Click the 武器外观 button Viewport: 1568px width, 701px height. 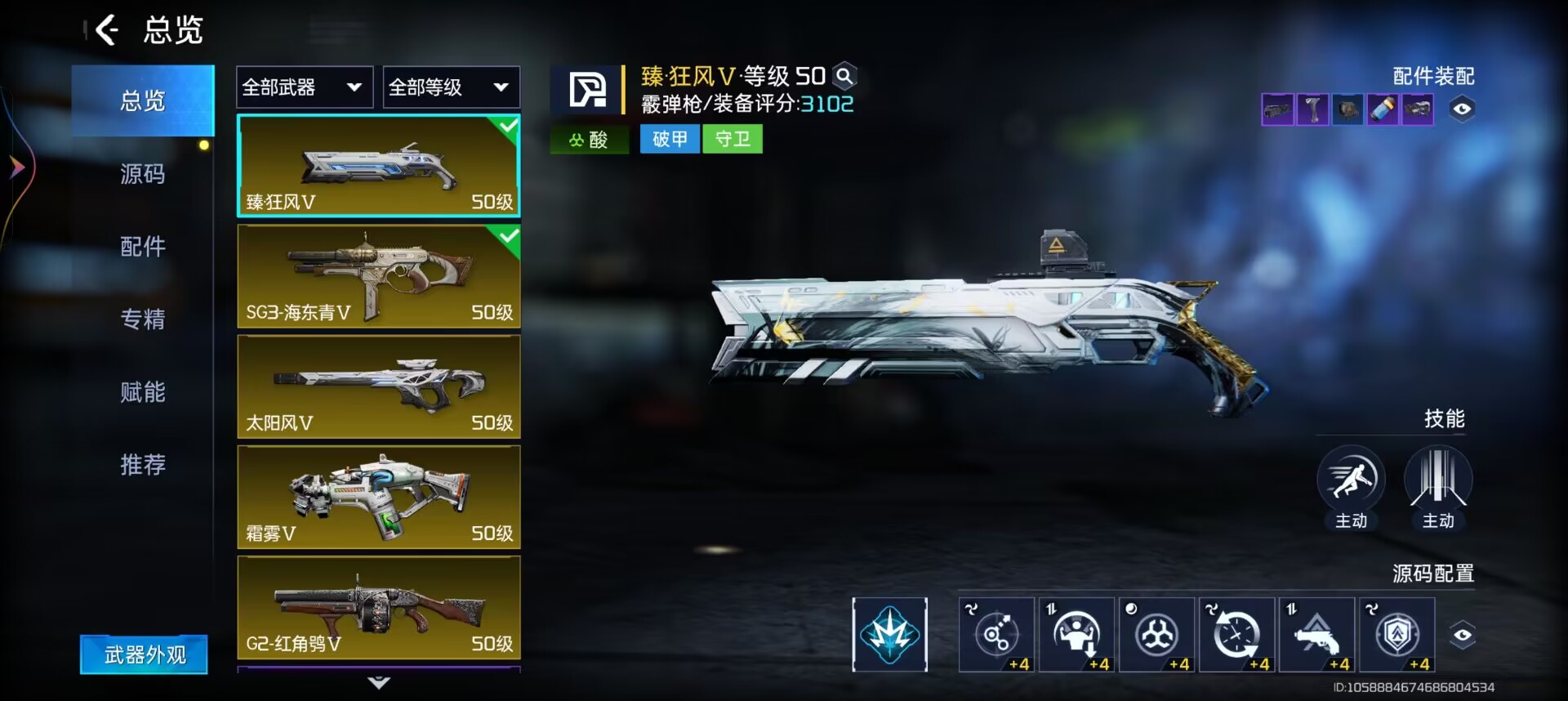coord(144,654)
